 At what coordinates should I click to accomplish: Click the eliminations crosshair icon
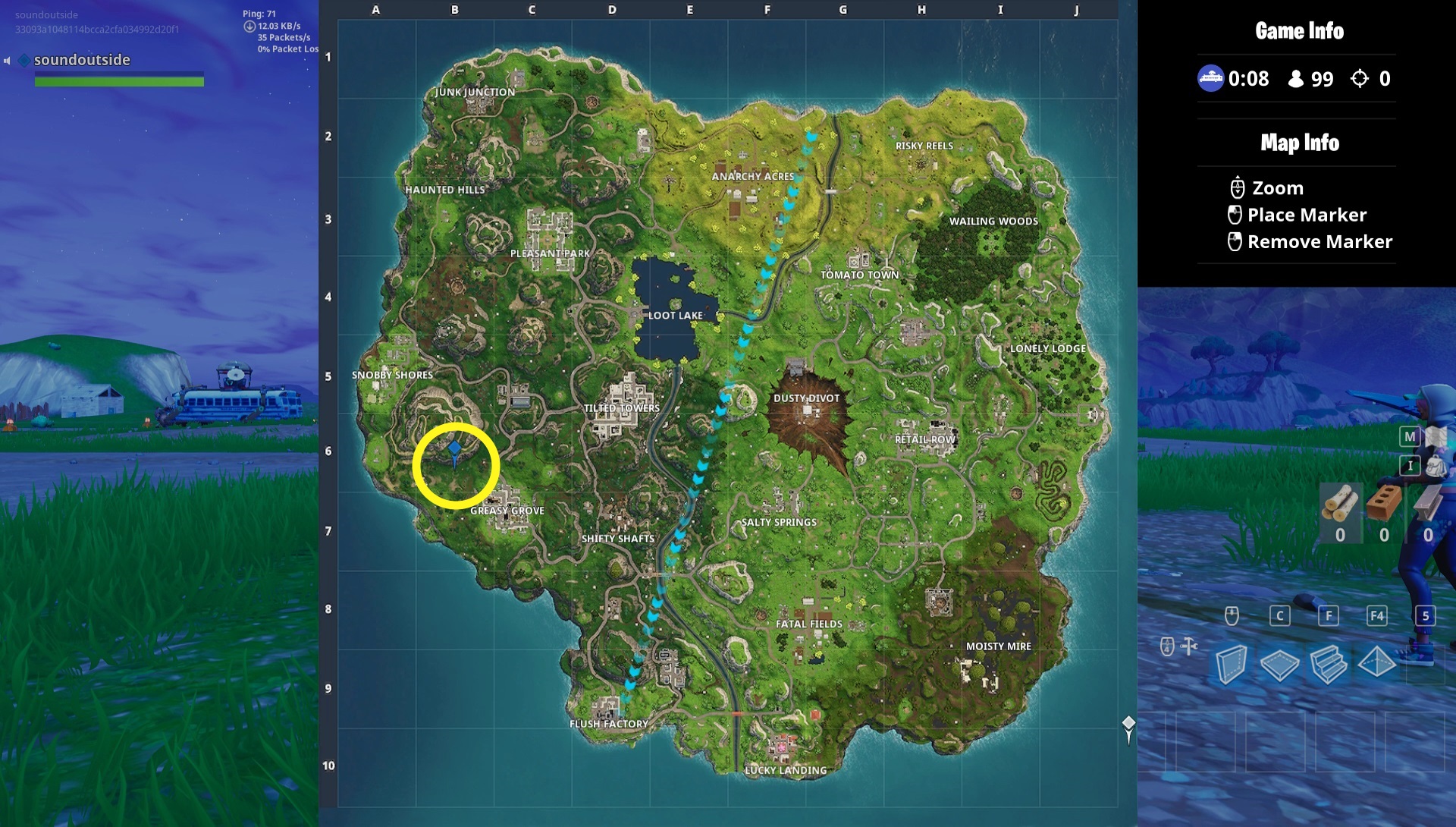[x=1361, y=78]
